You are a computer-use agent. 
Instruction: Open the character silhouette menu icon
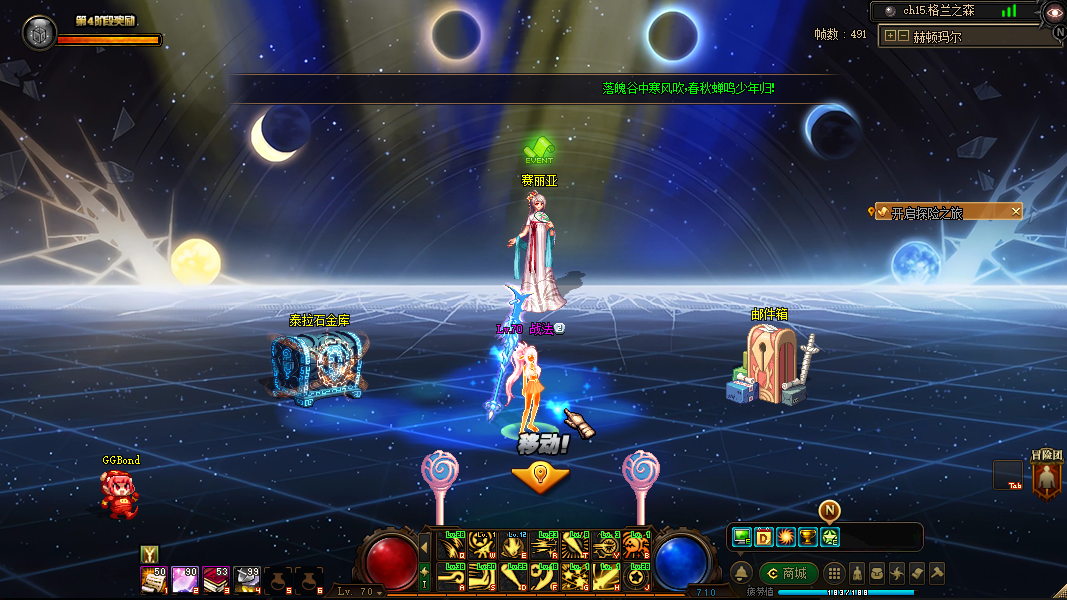[856, 574]
